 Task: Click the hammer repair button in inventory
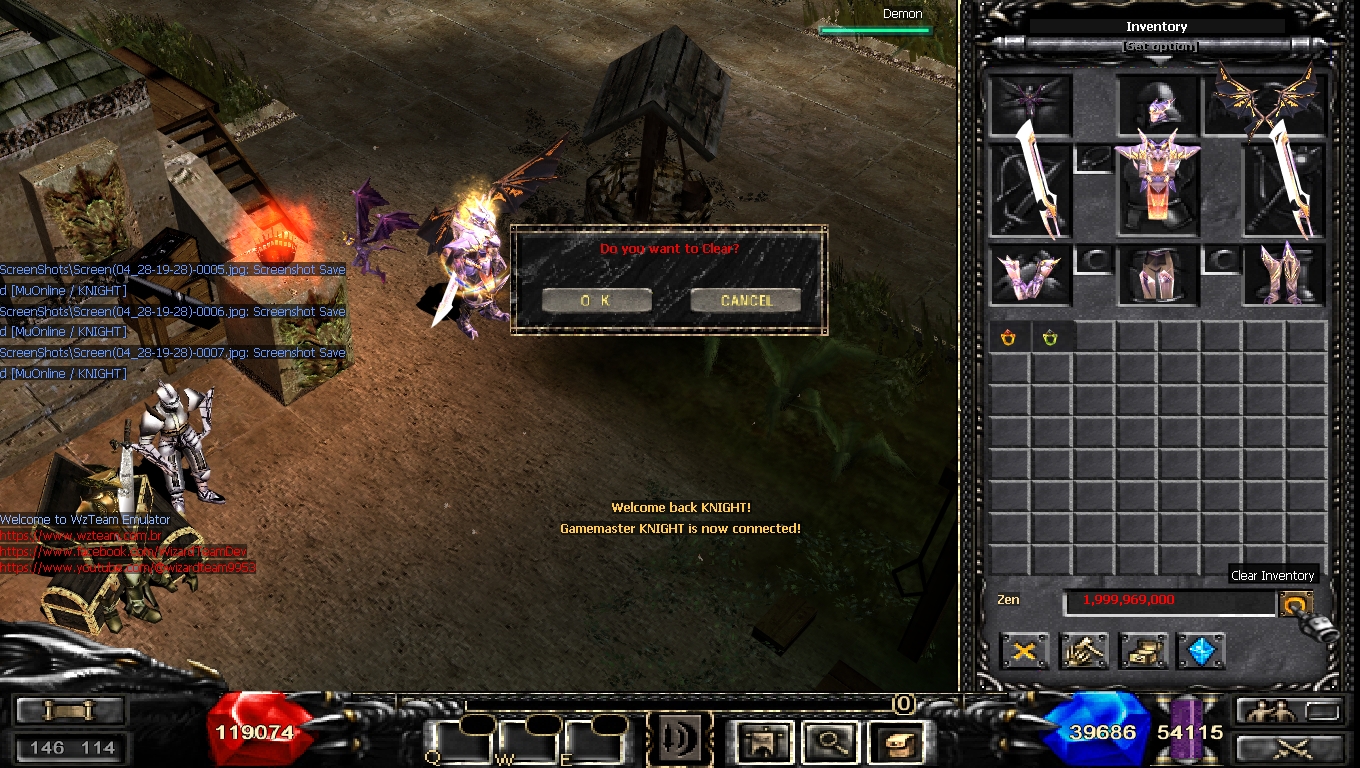[1084, 651]
